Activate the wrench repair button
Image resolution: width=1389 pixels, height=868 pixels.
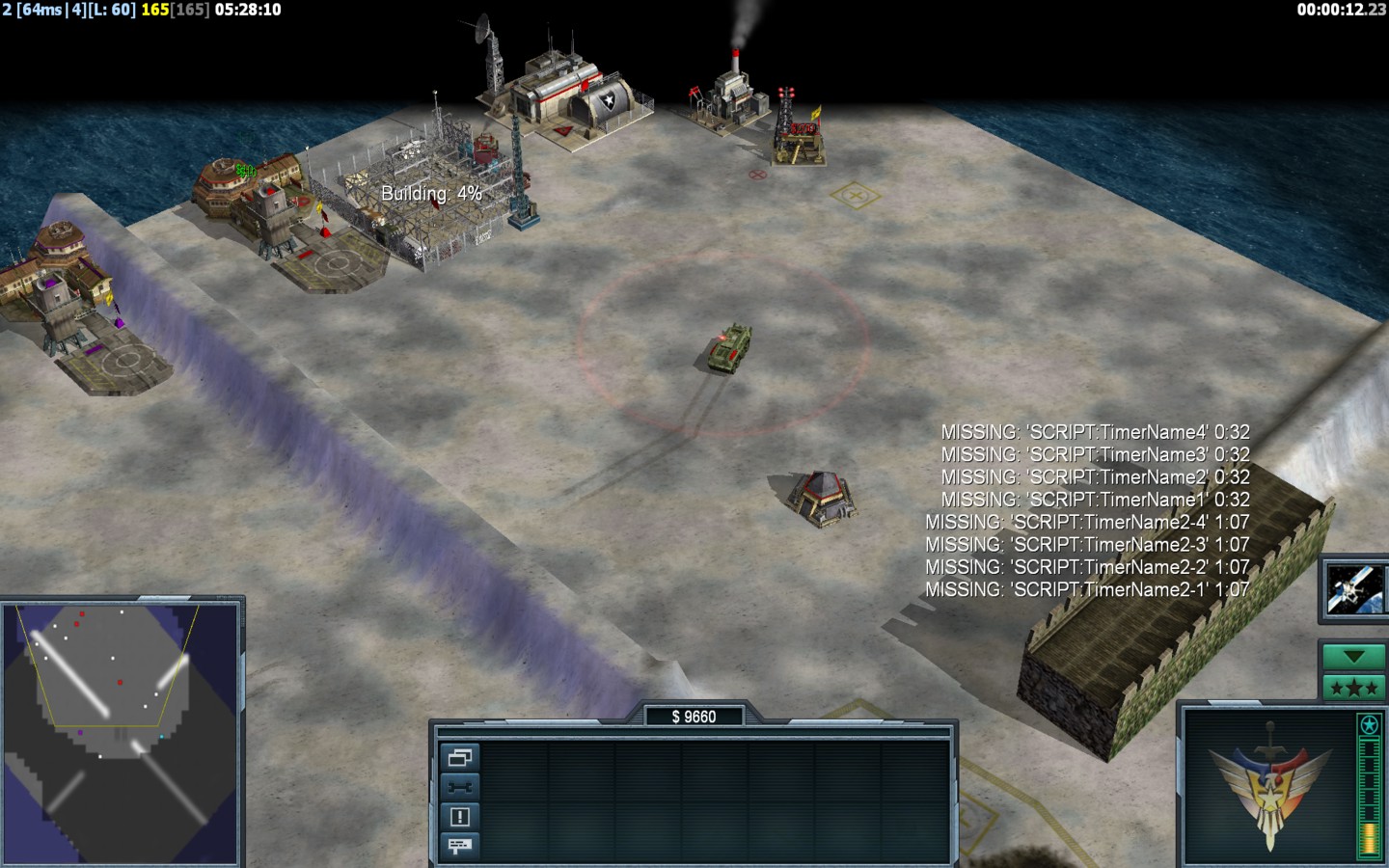coord(459,787)
